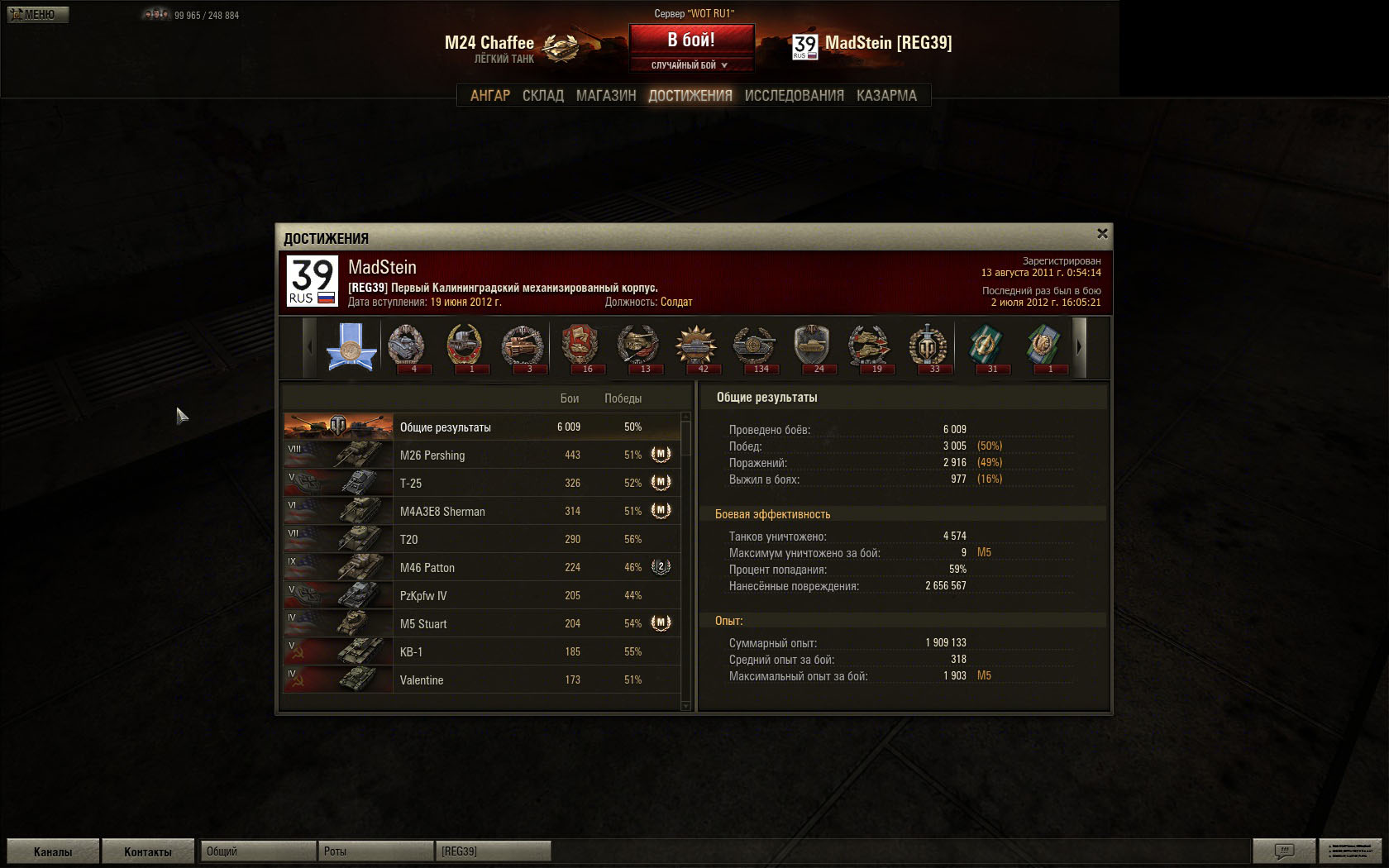Open the Случайный бой battle type dropdown
The width and height of the screenshot is (1389, 868).
[691, 65]
